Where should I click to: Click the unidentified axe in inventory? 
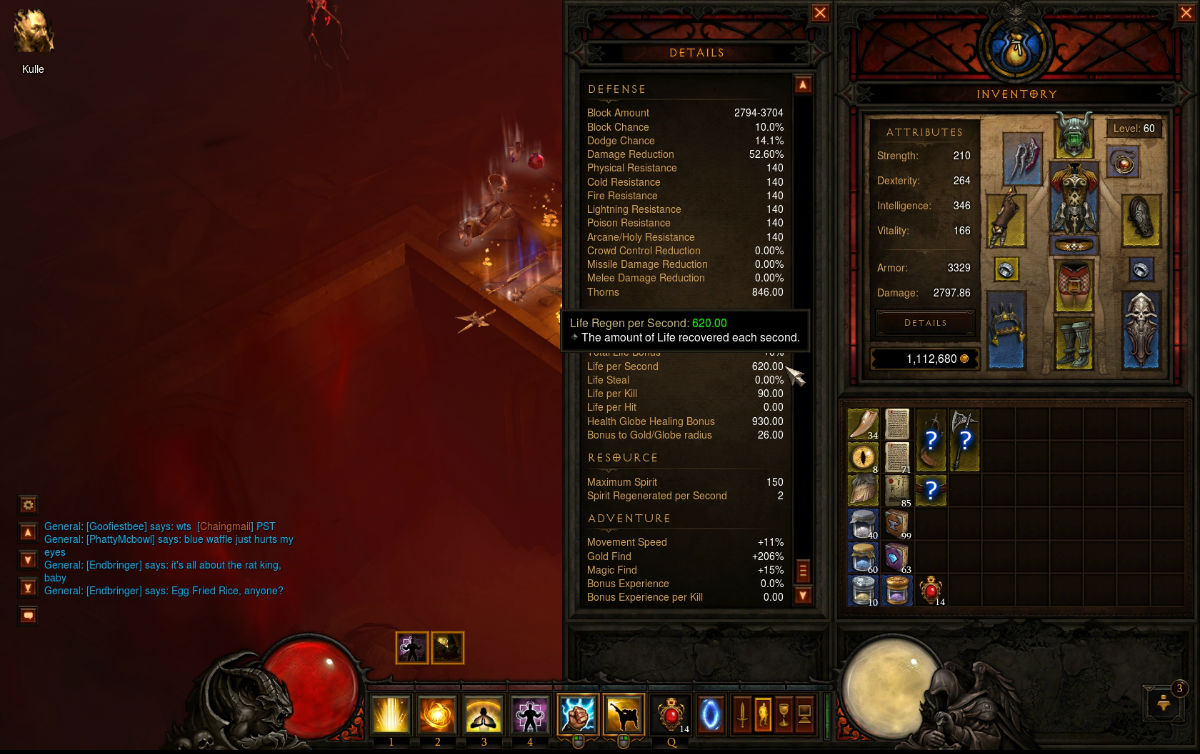[x=963, y=439]
